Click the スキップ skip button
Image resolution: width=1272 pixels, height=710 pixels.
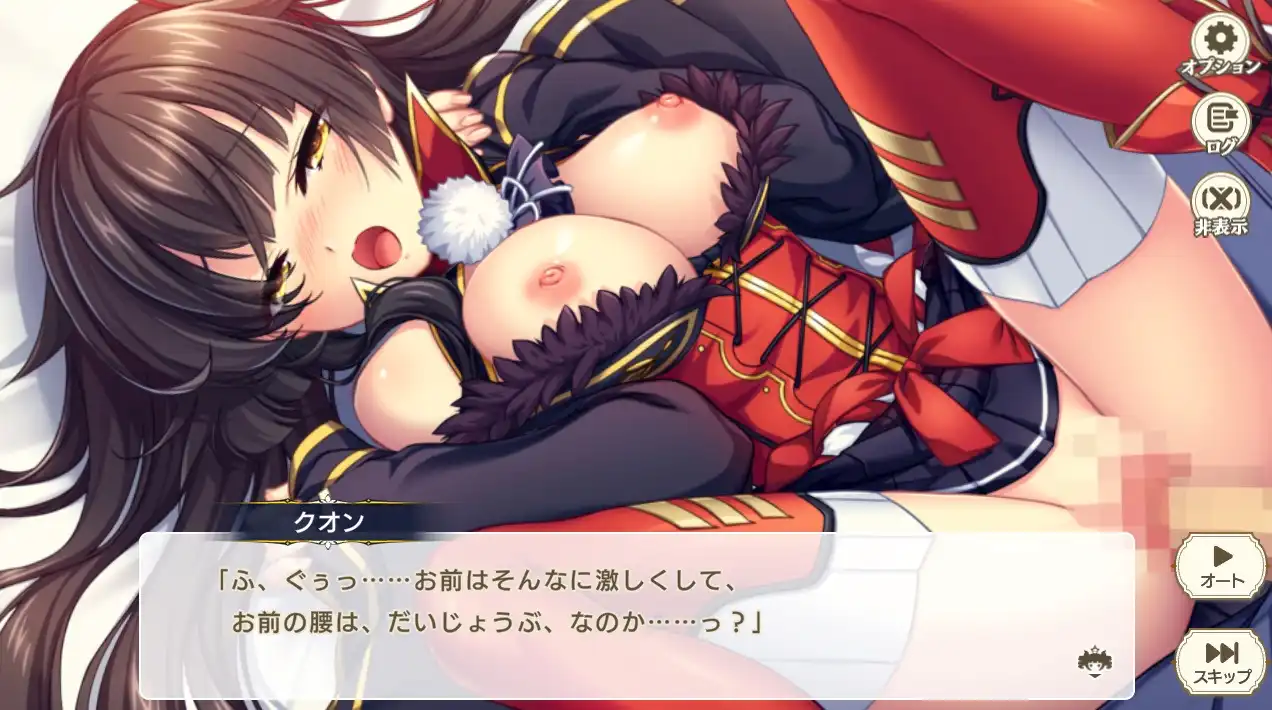[x=1222, y=660]
